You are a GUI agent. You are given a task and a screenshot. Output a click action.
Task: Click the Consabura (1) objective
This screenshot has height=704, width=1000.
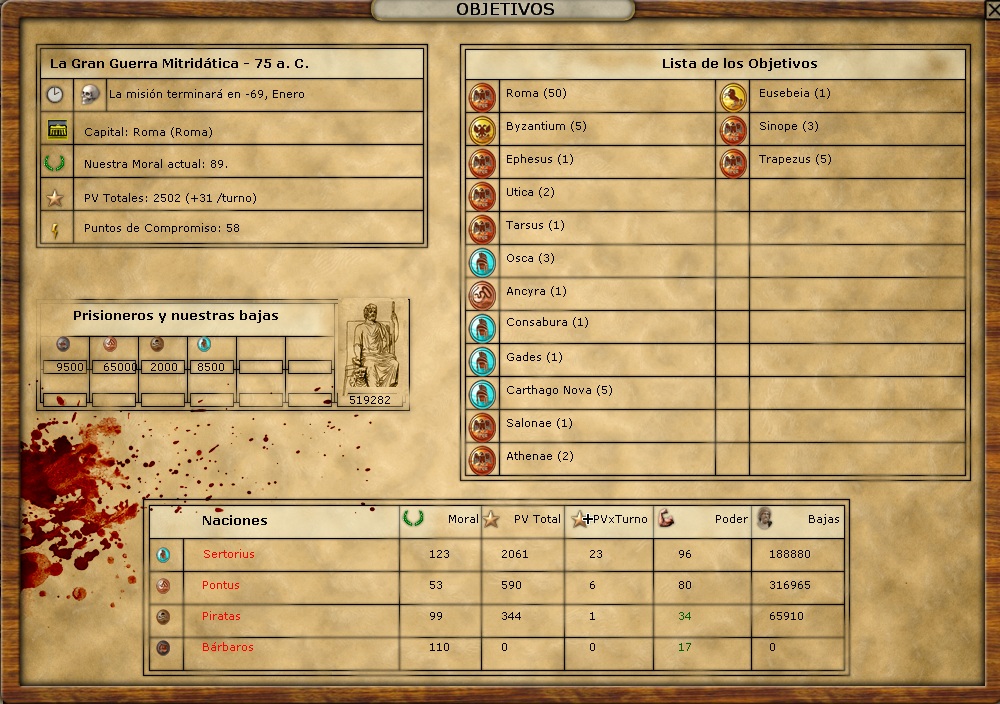[547, 323]
